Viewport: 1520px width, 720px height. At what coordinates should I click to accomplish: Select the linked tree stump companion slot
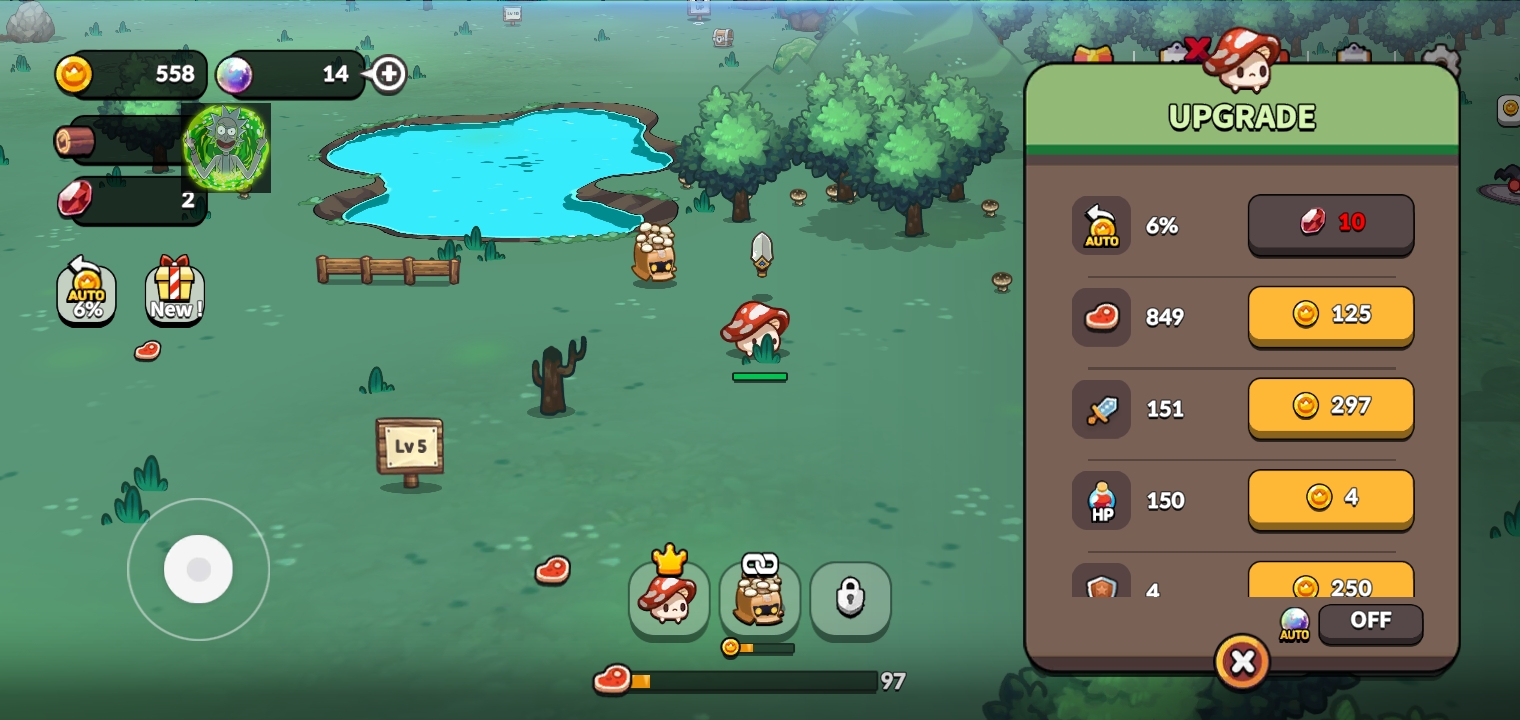(x=760, y=598)
